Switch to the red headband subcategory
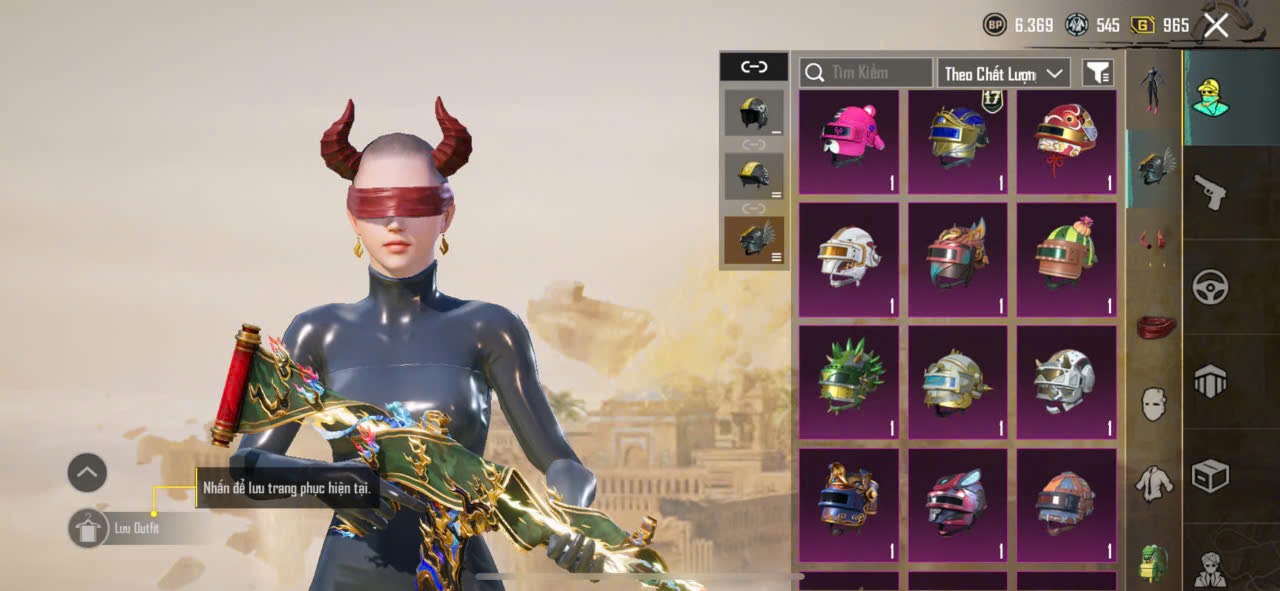1280x591 pixels. (x=1154, y=326)
